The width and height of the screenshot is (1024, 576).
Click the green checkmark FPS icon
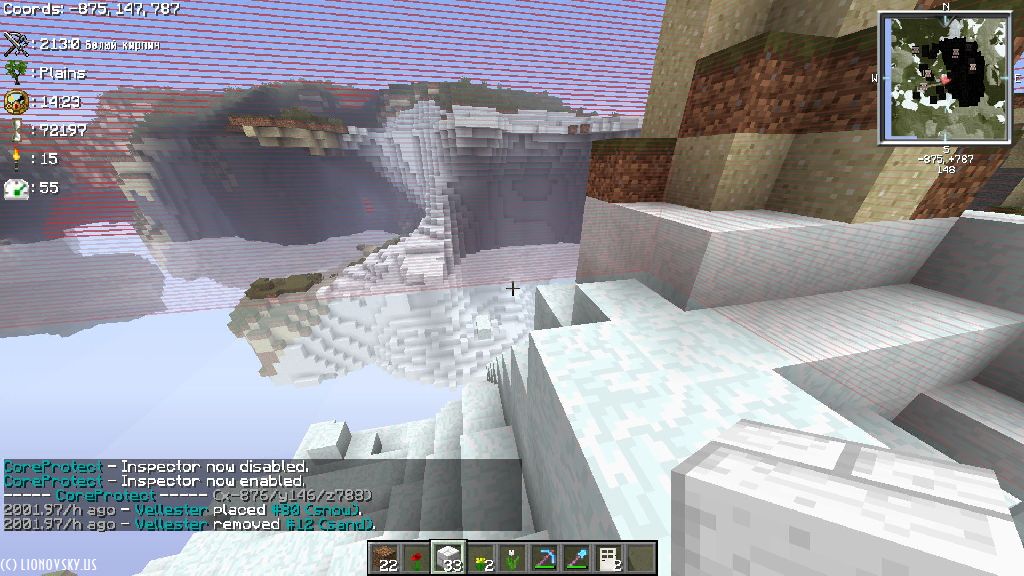click(16, 187)
